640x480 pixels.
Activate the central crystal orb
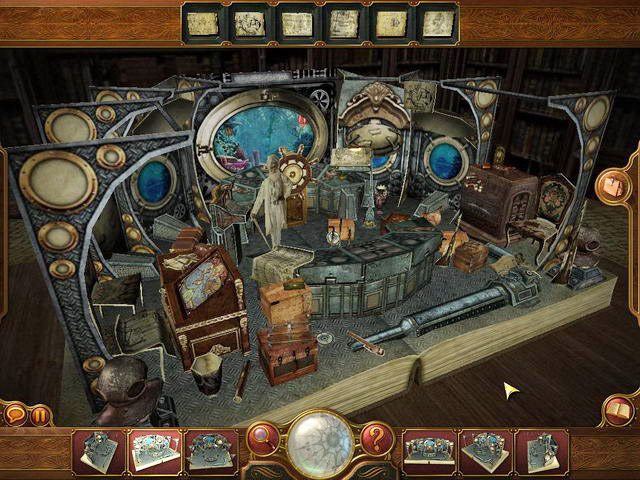click(320, 442)
